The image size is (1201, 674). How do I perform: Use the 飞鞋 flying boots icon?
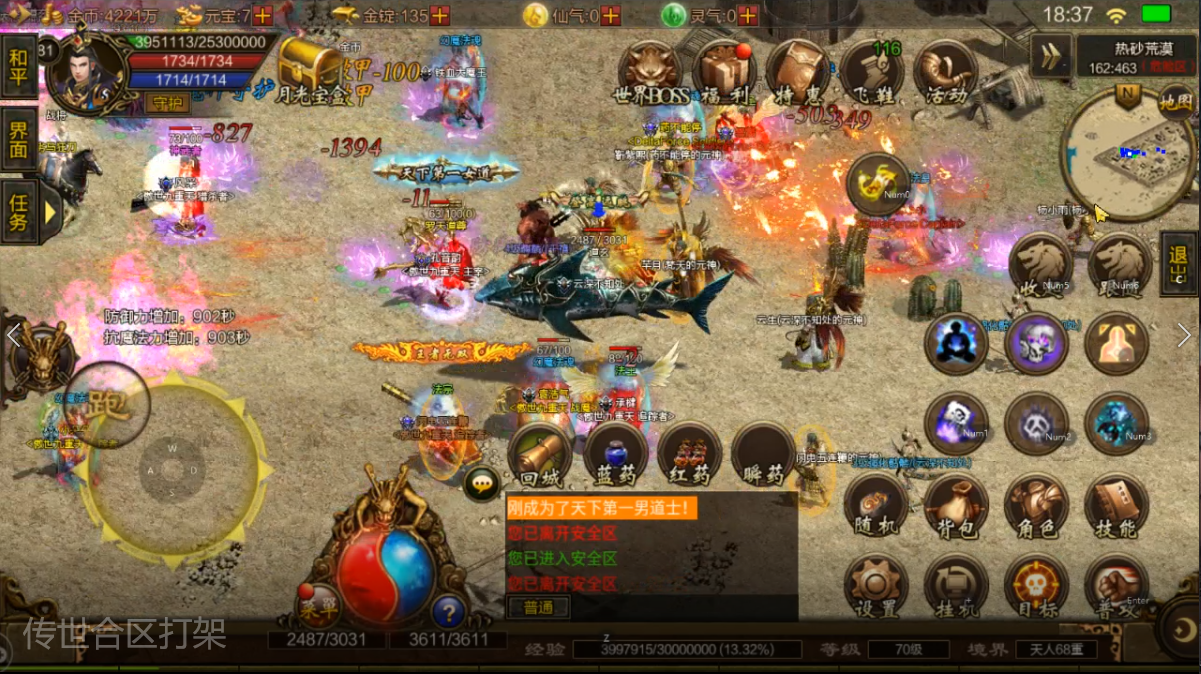(871, 72)
